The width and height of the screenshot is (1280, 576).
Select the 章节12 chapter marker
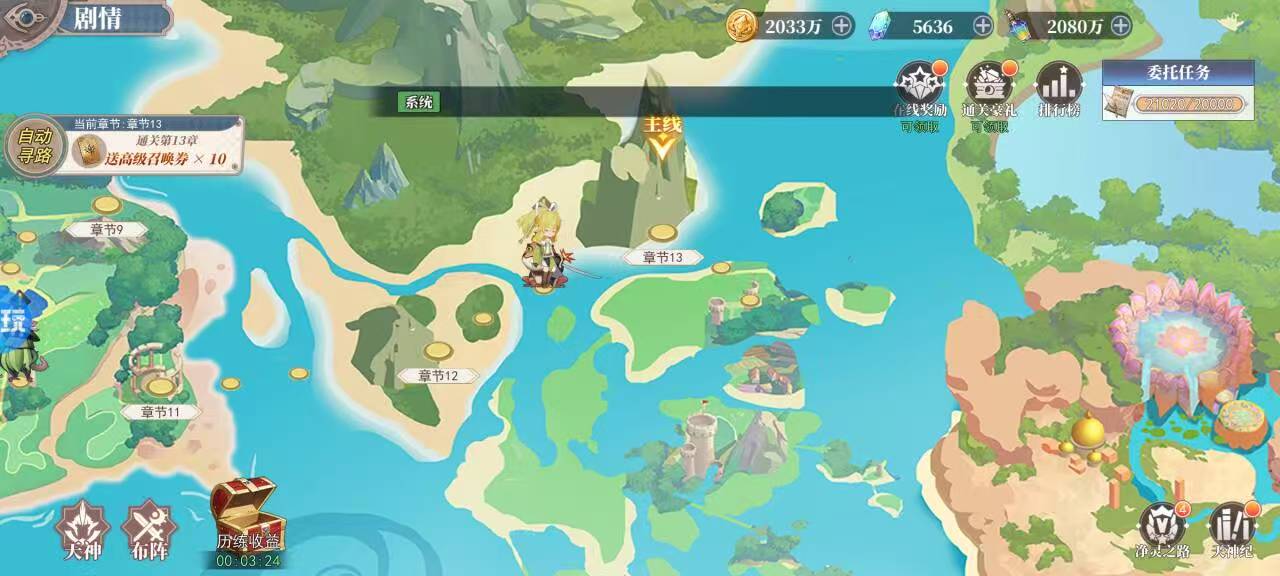click(x=438, y=375)
